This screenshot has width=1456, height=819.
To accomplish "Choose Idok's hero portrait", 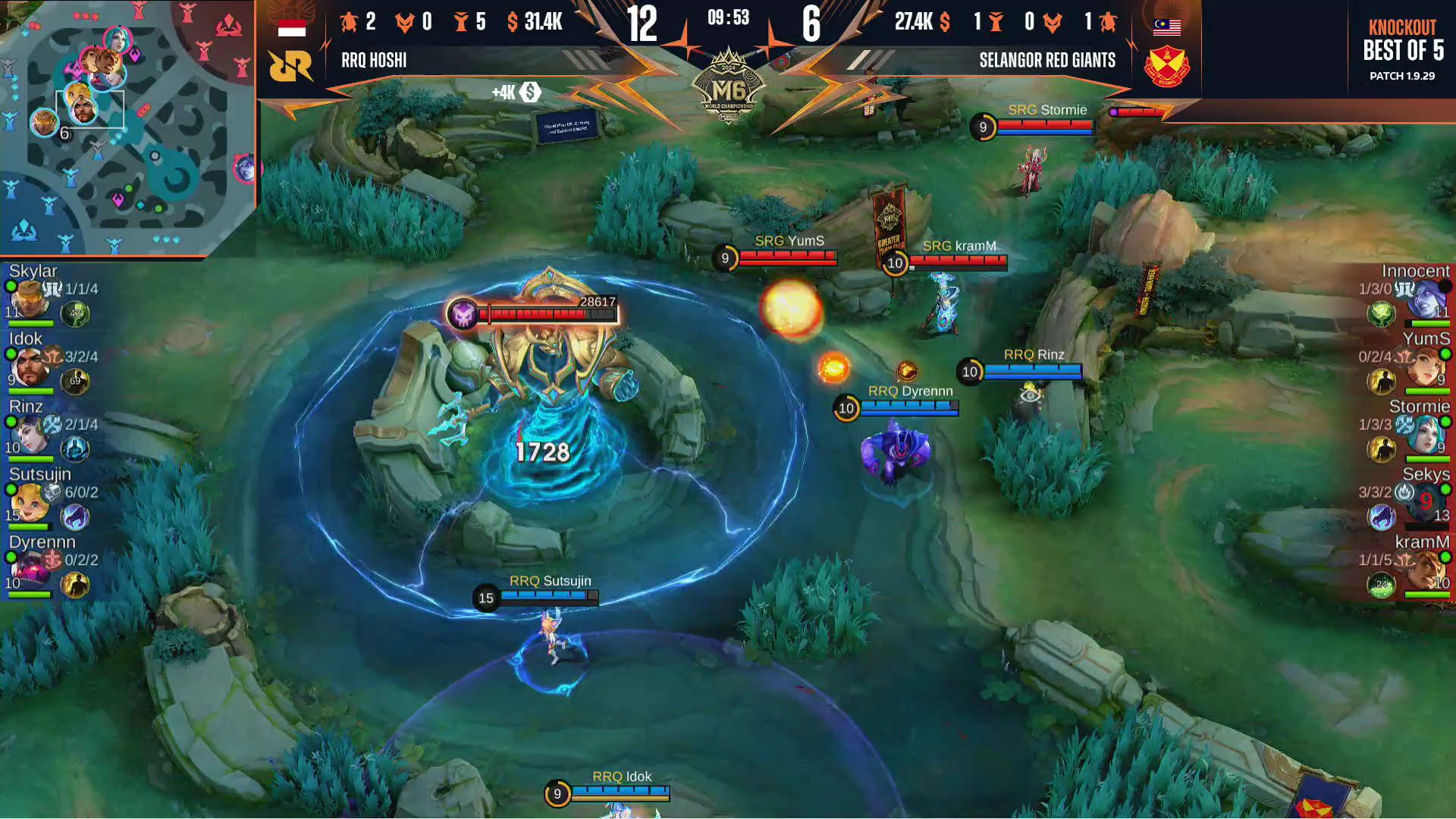I will pos(30,367).
